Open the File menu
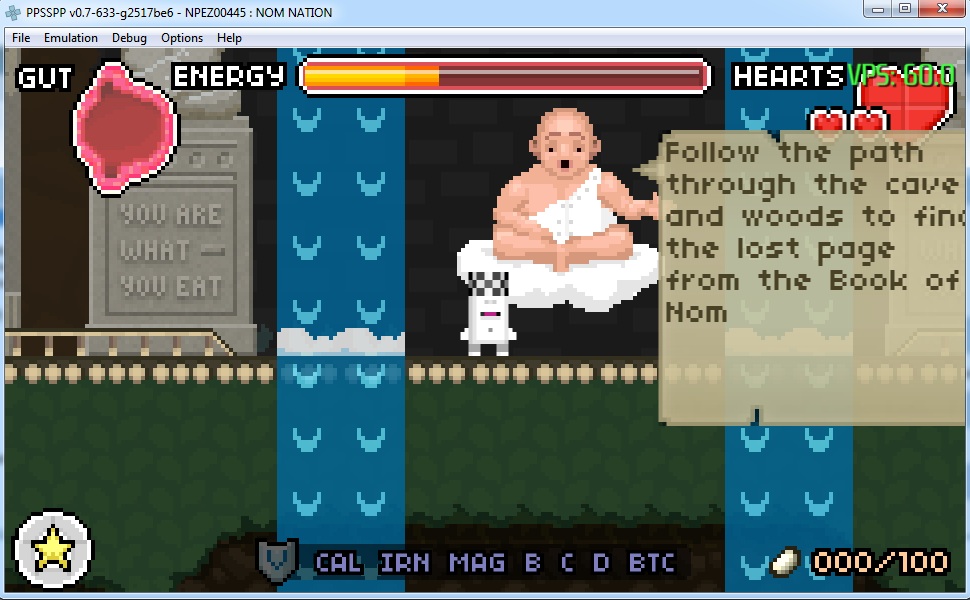Screen dimensions: 970x600 (21, 38)
